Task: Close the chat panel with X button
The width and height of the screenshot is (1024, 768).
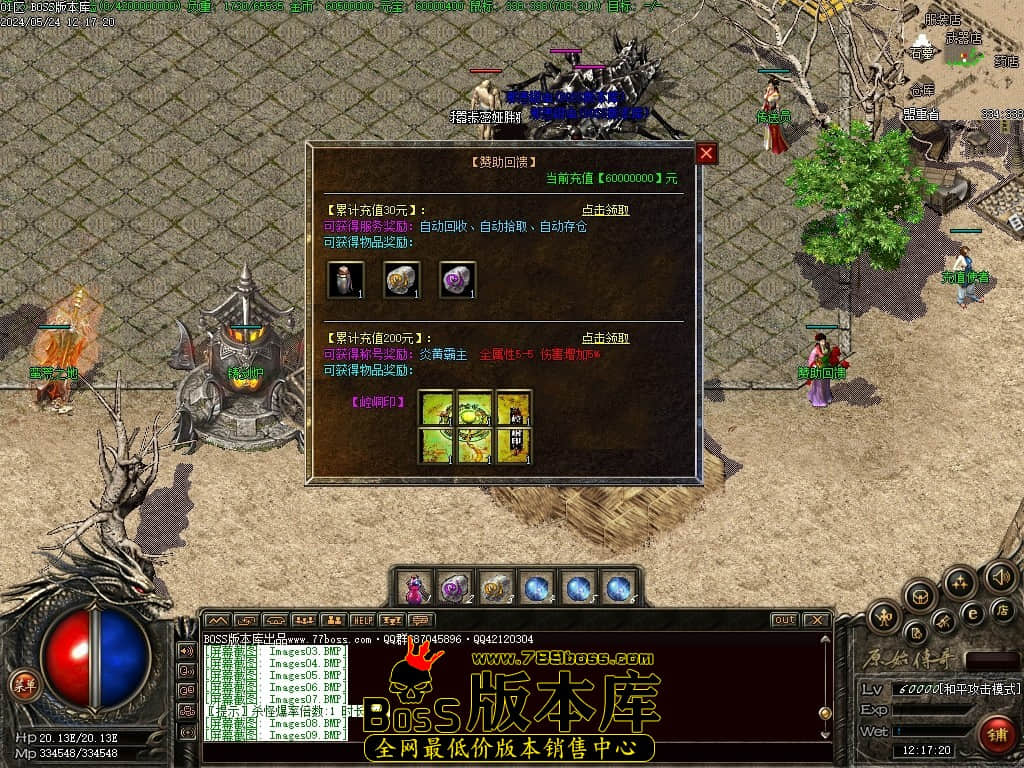Action: click(x=816, y=620)
